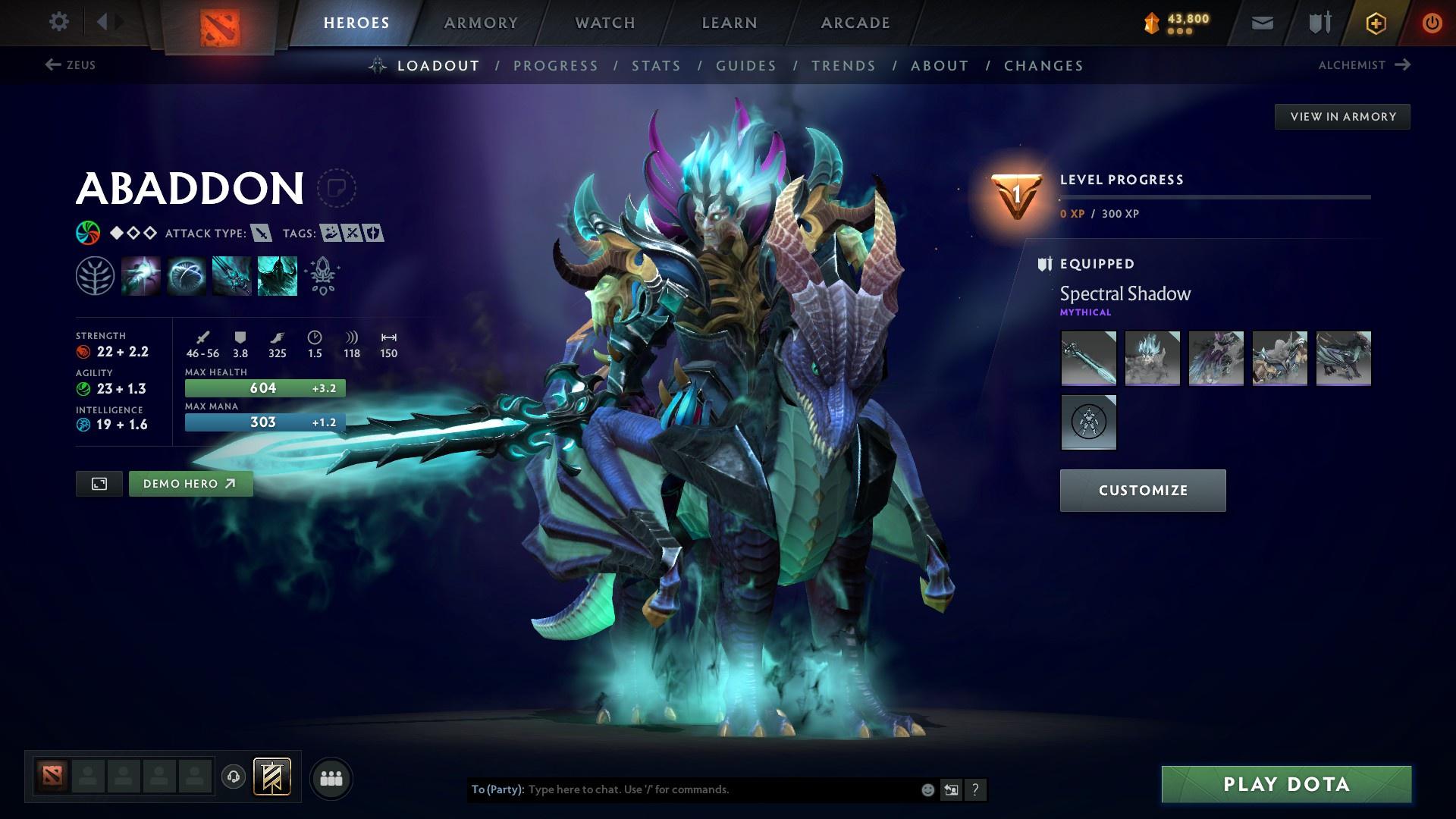Viewport: 1456px width, 819px height.
Task: Check notifications via the mail envelope icon
Action: 1260,23
